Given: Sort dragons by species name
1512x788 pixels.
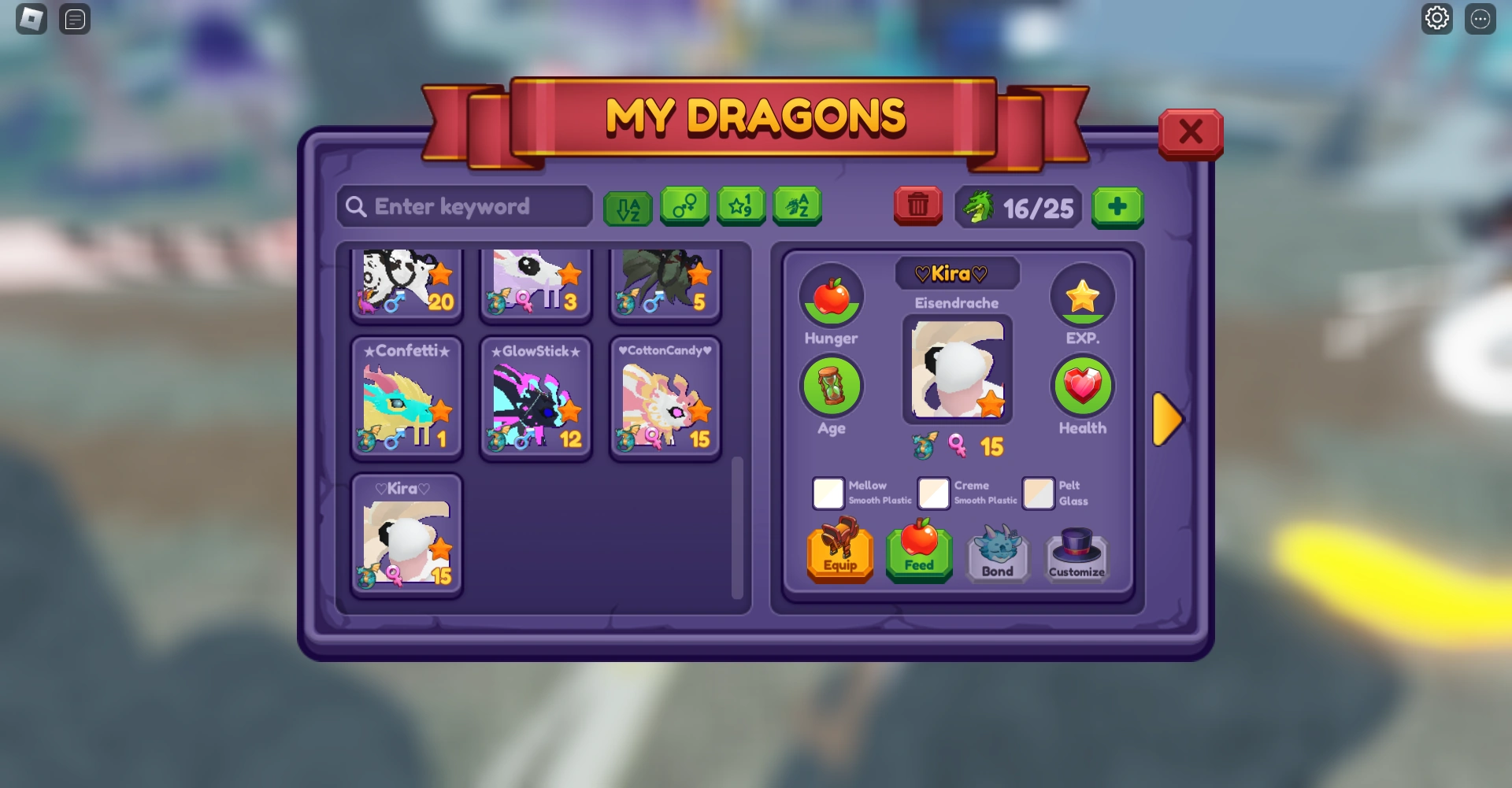Looking at the screenshot, I should click(798, 207).
